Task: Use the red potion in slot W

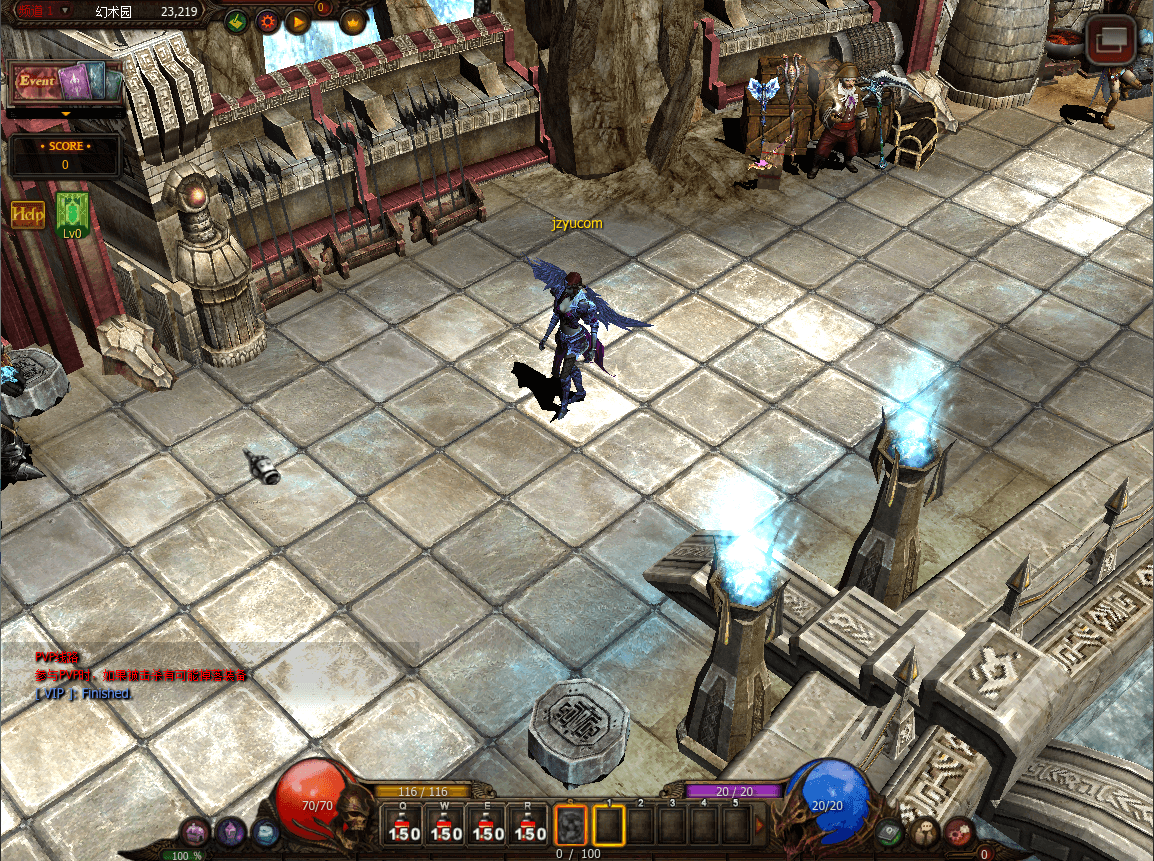Action: tap(446, 825)
